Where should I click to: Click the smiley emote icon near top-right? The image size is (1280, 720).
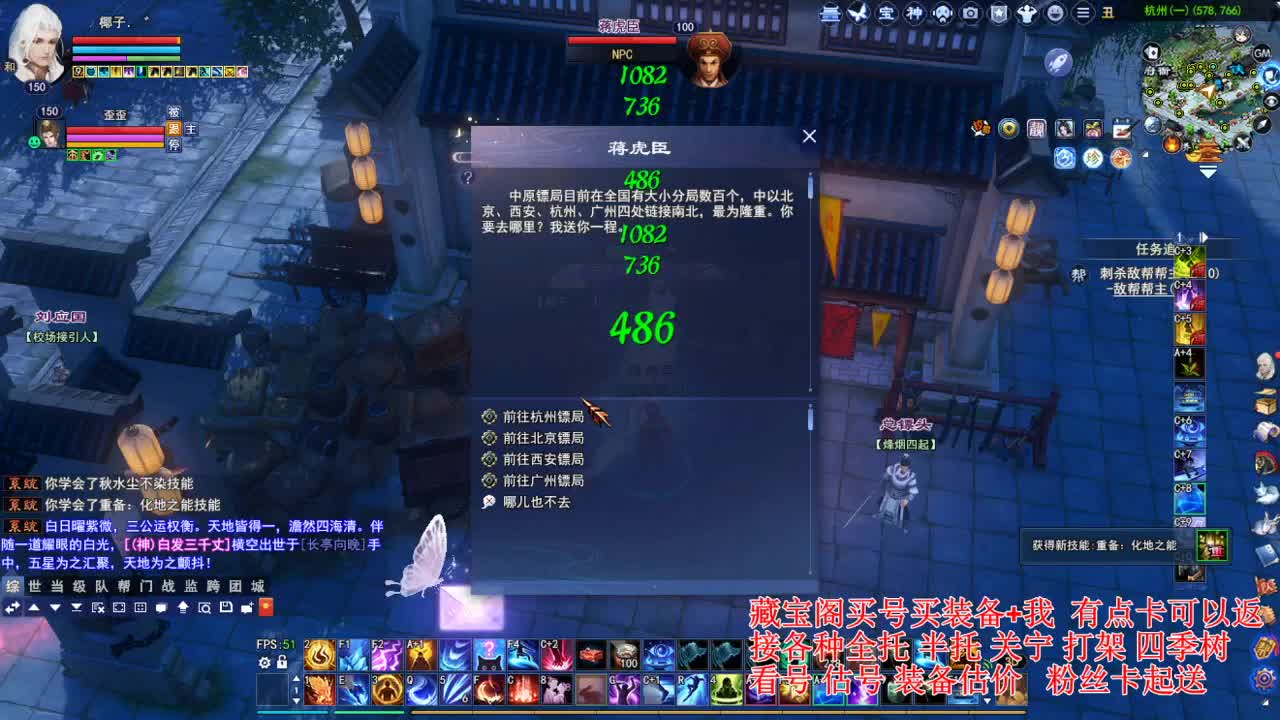pyautogui.click(x=1056, y=14)
